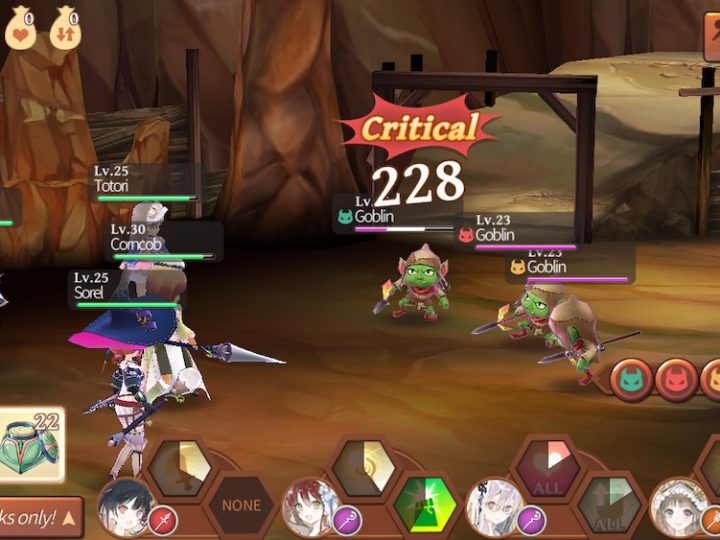
Task: Select the blonde character portrait
Action: click(x=680, y=506)
